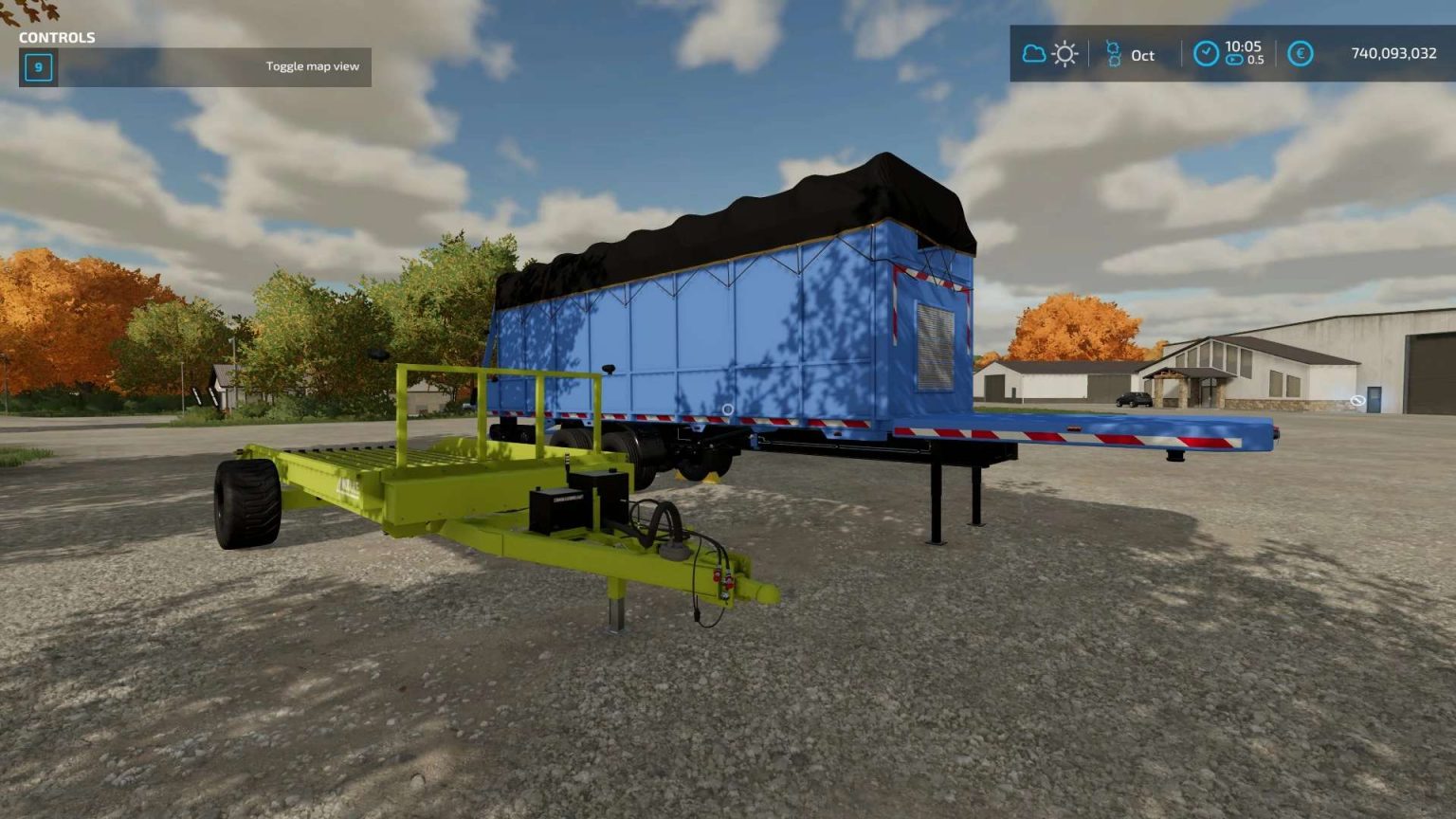
Task: Select the CONTROLS header
Action: pyautogui.click(x=59, y=38)
